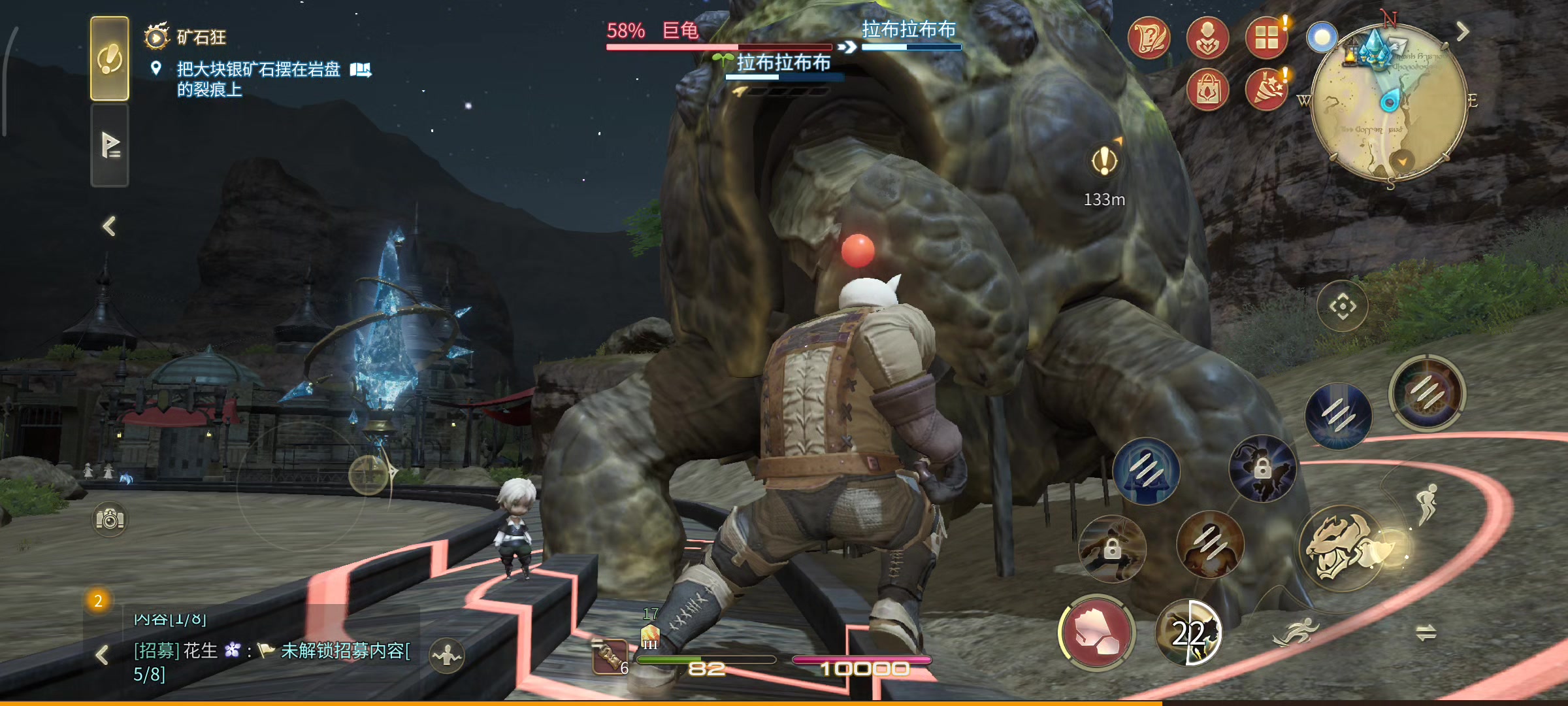The image size is (1568, 706).
Task: Open the red question-mark guide icon
Action: pyautogui.click(x=1149, y=38)
